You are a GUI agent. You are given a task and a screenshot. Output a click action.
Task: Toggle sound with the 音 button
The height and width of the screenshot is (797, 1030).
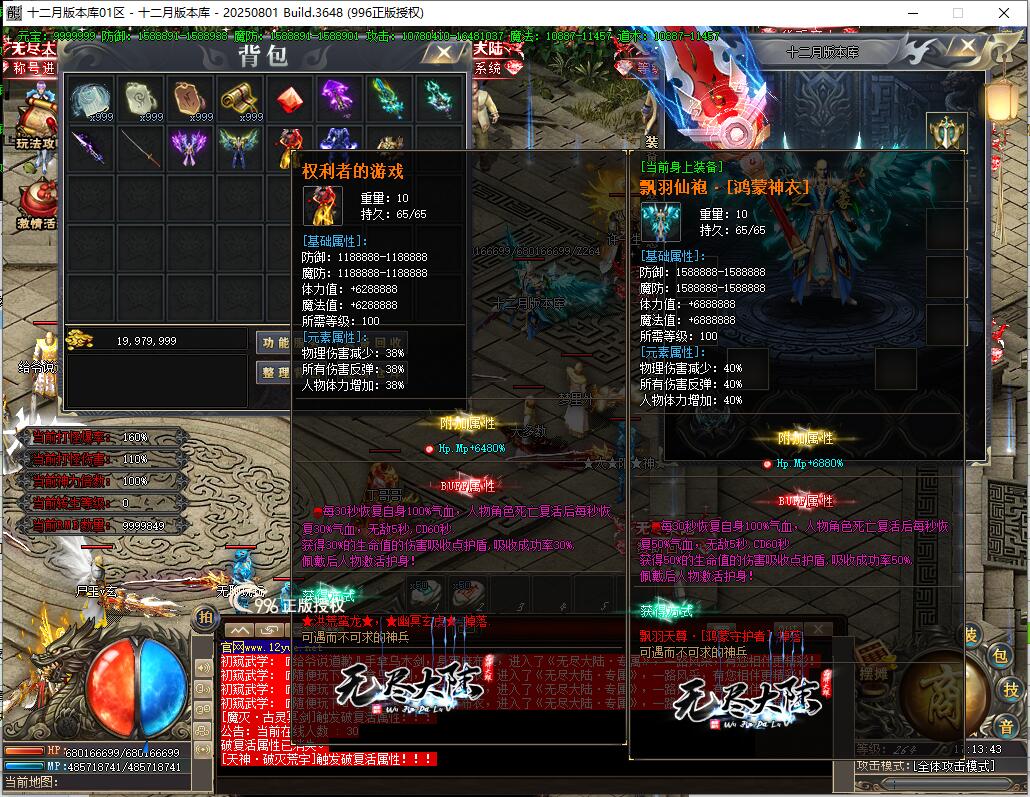pos(1005,725)
